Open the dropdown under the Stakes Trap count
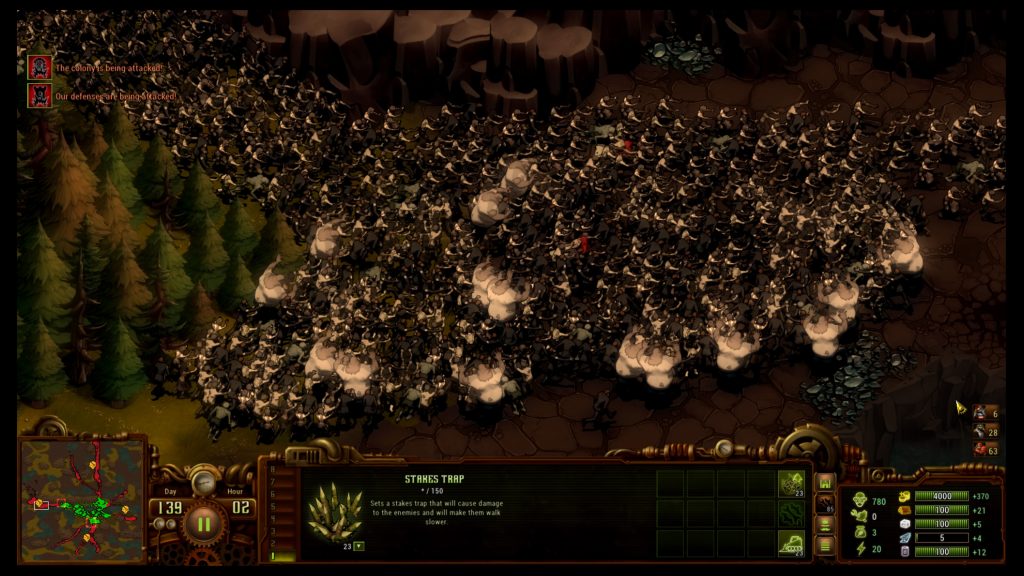 point(358,546)
